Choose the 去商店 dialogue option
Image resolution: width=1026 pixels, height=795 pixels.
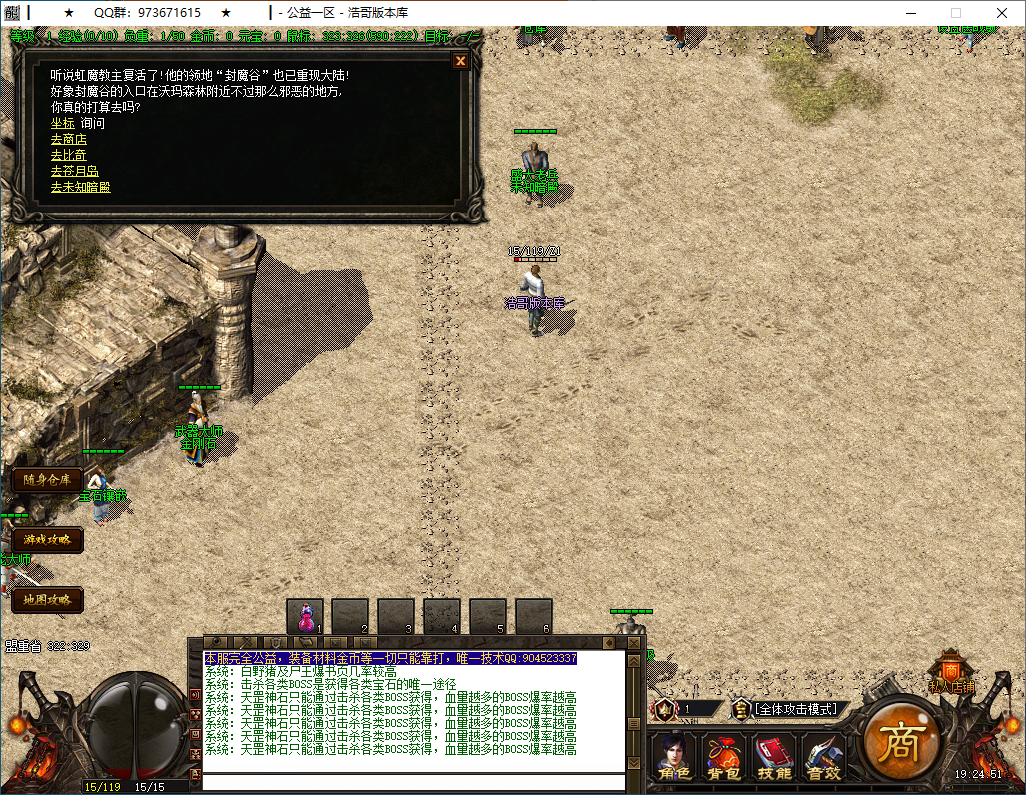68,139
